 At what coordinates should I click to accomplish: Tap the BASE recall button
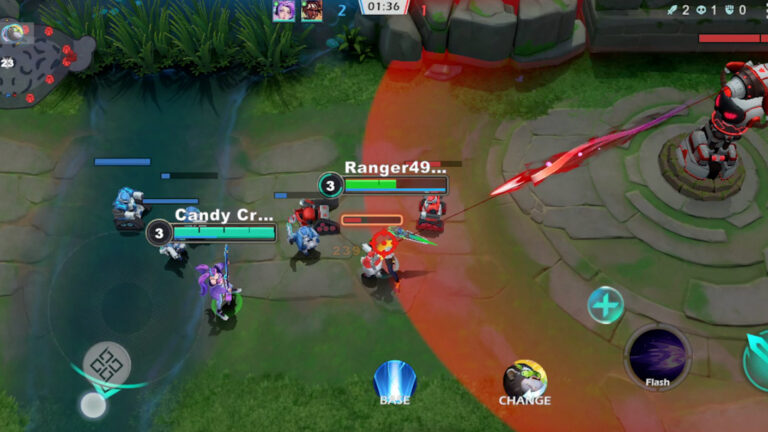point(394,382)
